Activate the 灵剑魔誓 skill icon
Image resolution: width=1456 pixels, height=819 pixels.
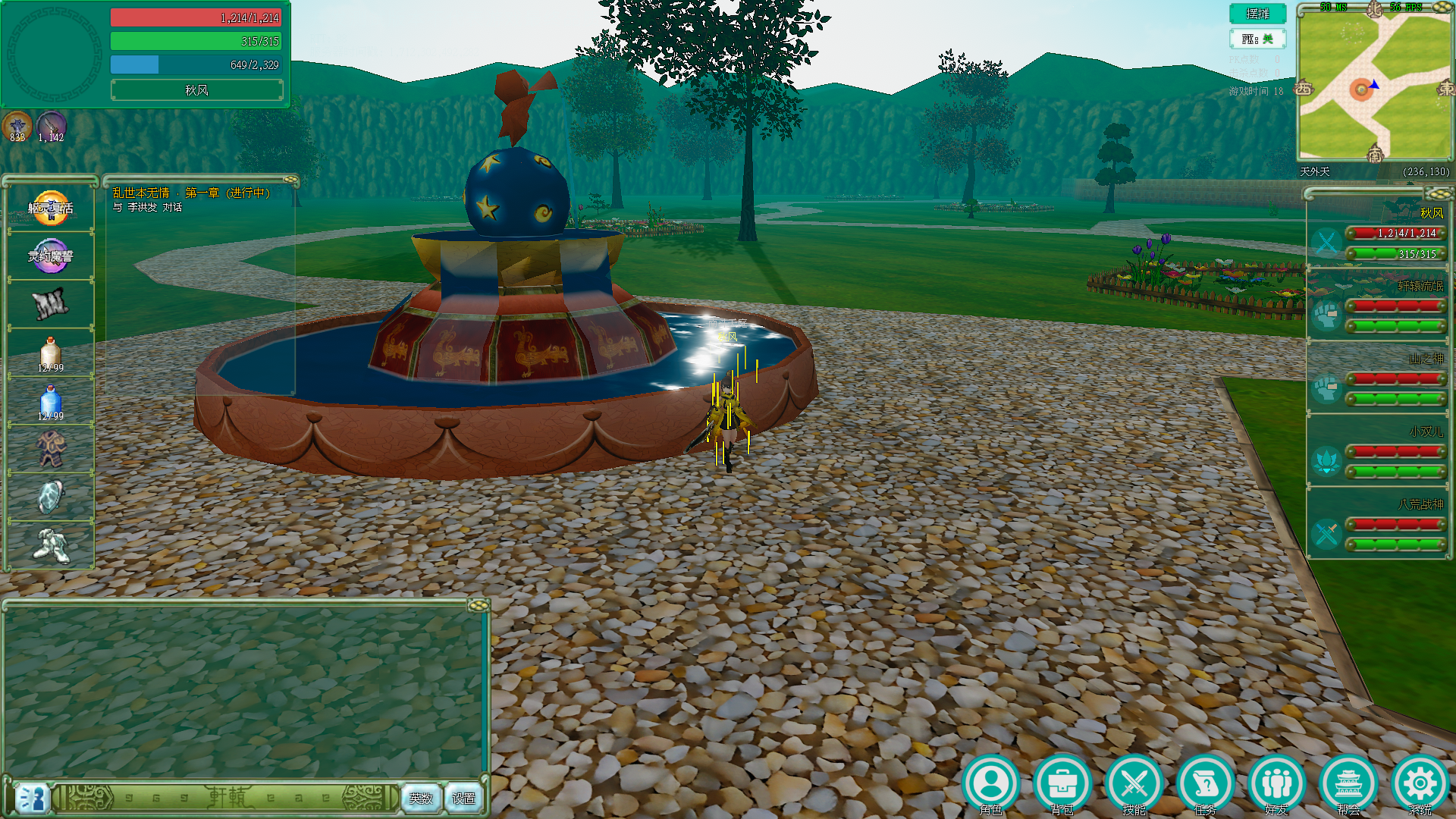point(51,256)
